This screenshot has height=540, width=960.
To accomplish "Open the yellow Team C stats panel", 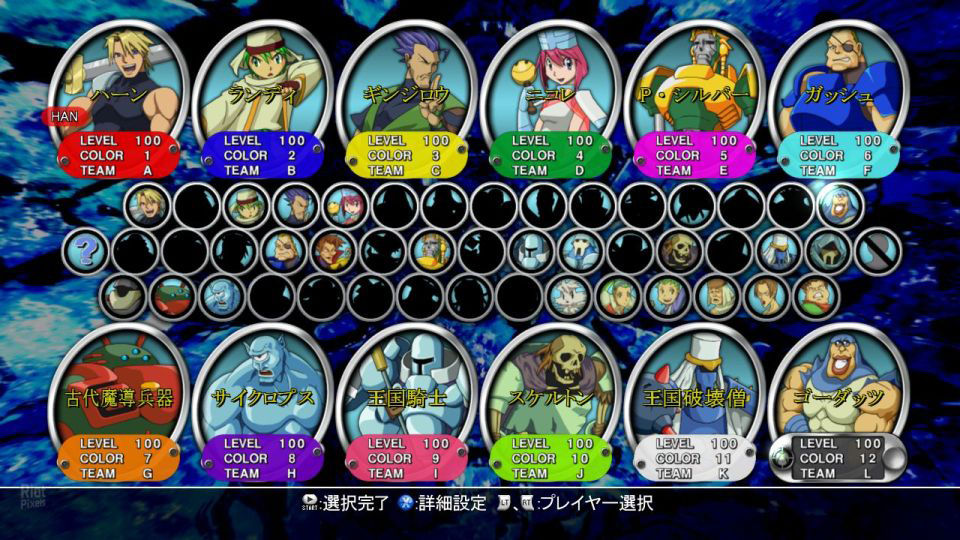I will tap(404, 156).
